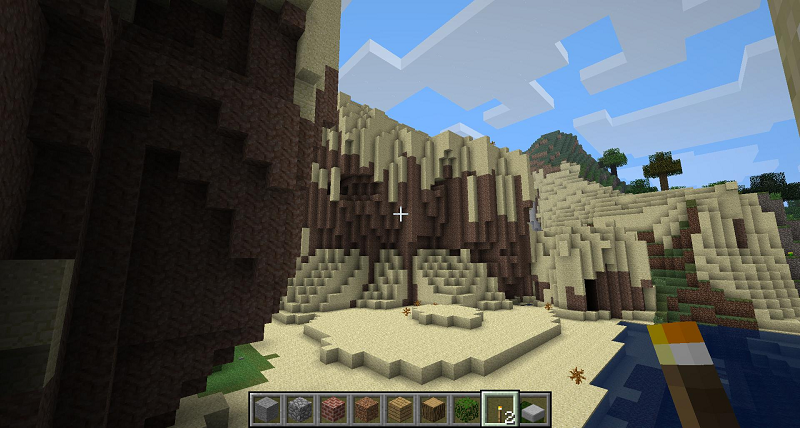Image resolution: width=800 pixels, height=428 pixels.
Task: Select the oak log block slot
Action: (433, 409)
